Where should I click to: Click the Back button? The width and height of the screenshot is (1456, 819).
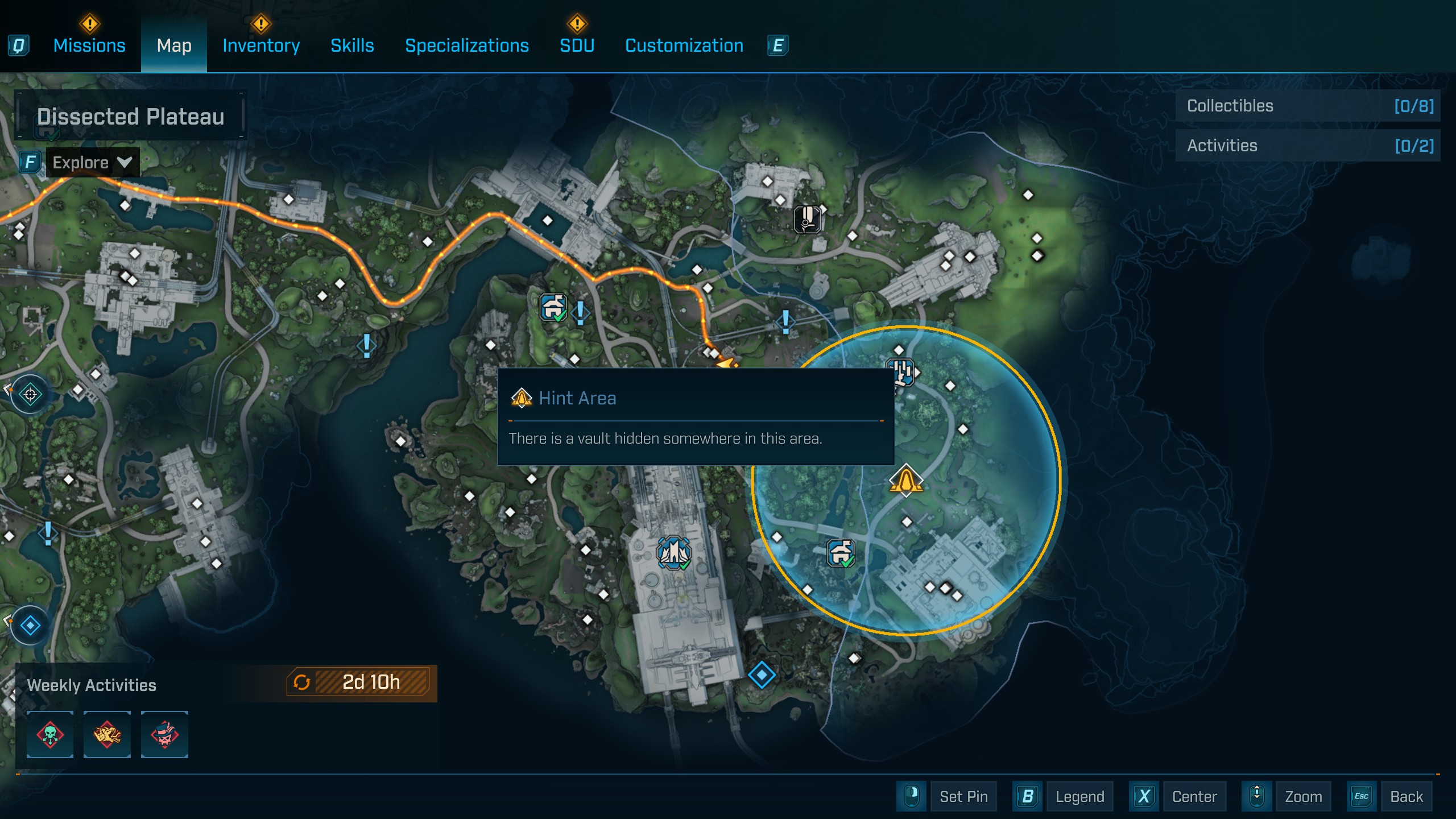[x=1406, y=796]
